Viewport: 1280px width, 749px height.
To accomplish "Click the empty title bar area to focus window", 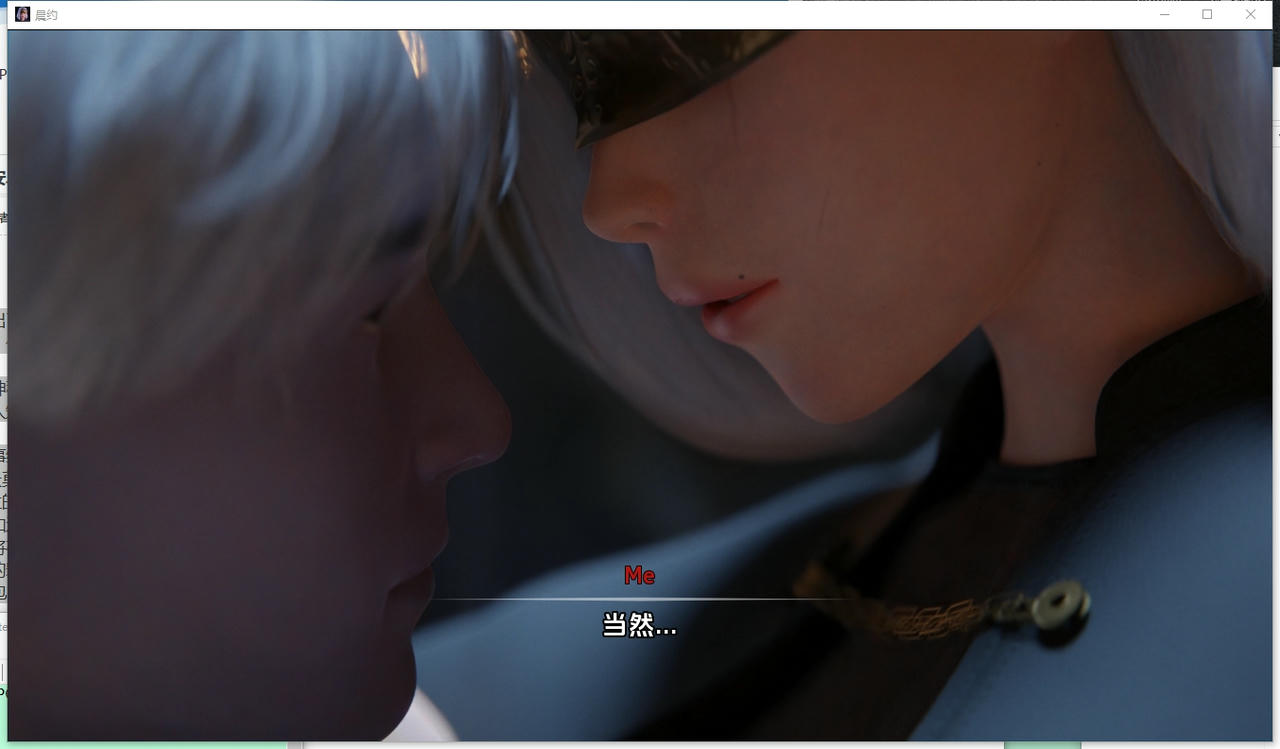I will pyautogui.click(x=600, y=14).
